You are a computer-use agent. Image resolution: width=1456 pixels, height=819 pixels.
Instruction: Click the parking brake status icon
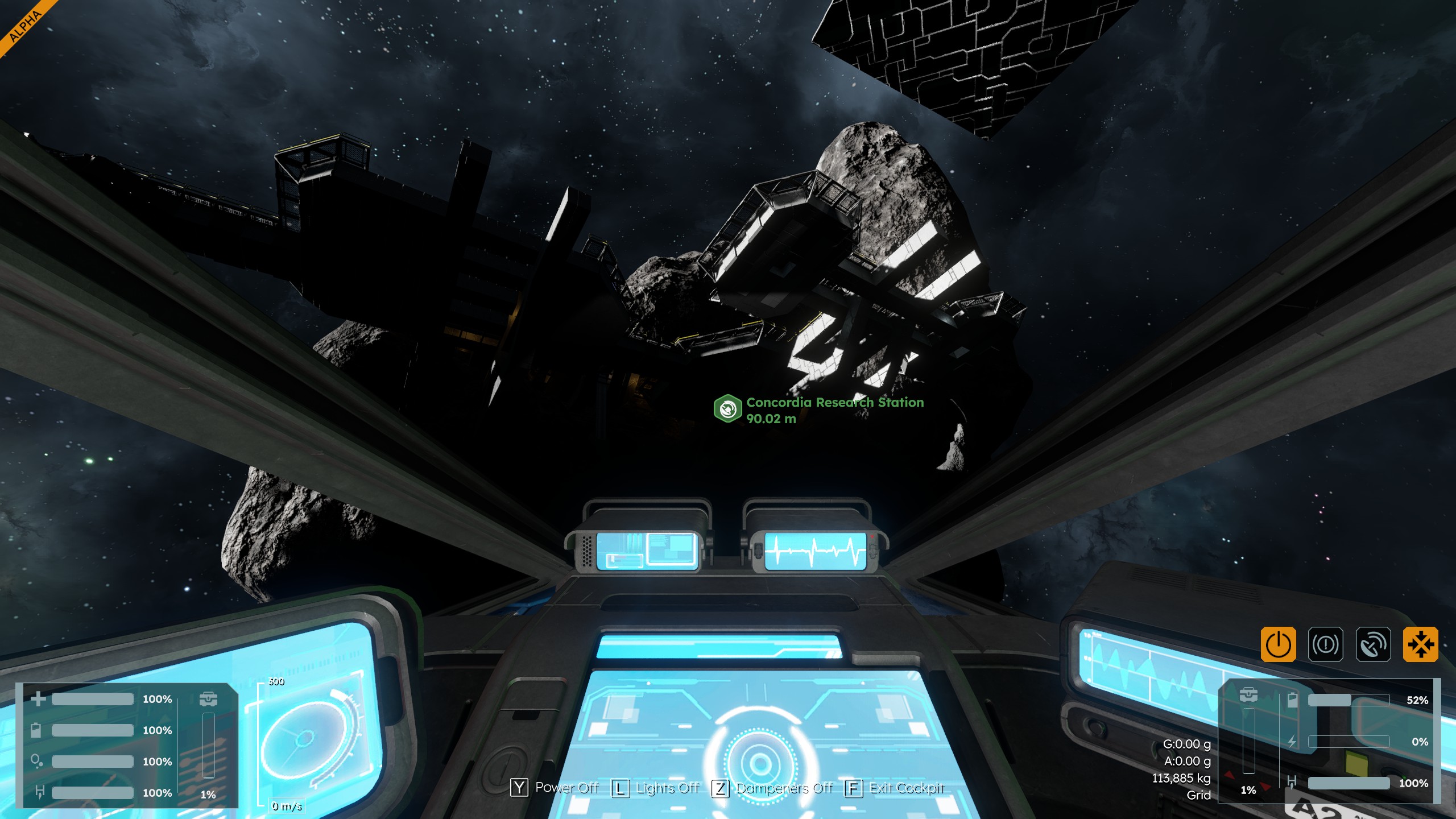(x=1325, y=644)
